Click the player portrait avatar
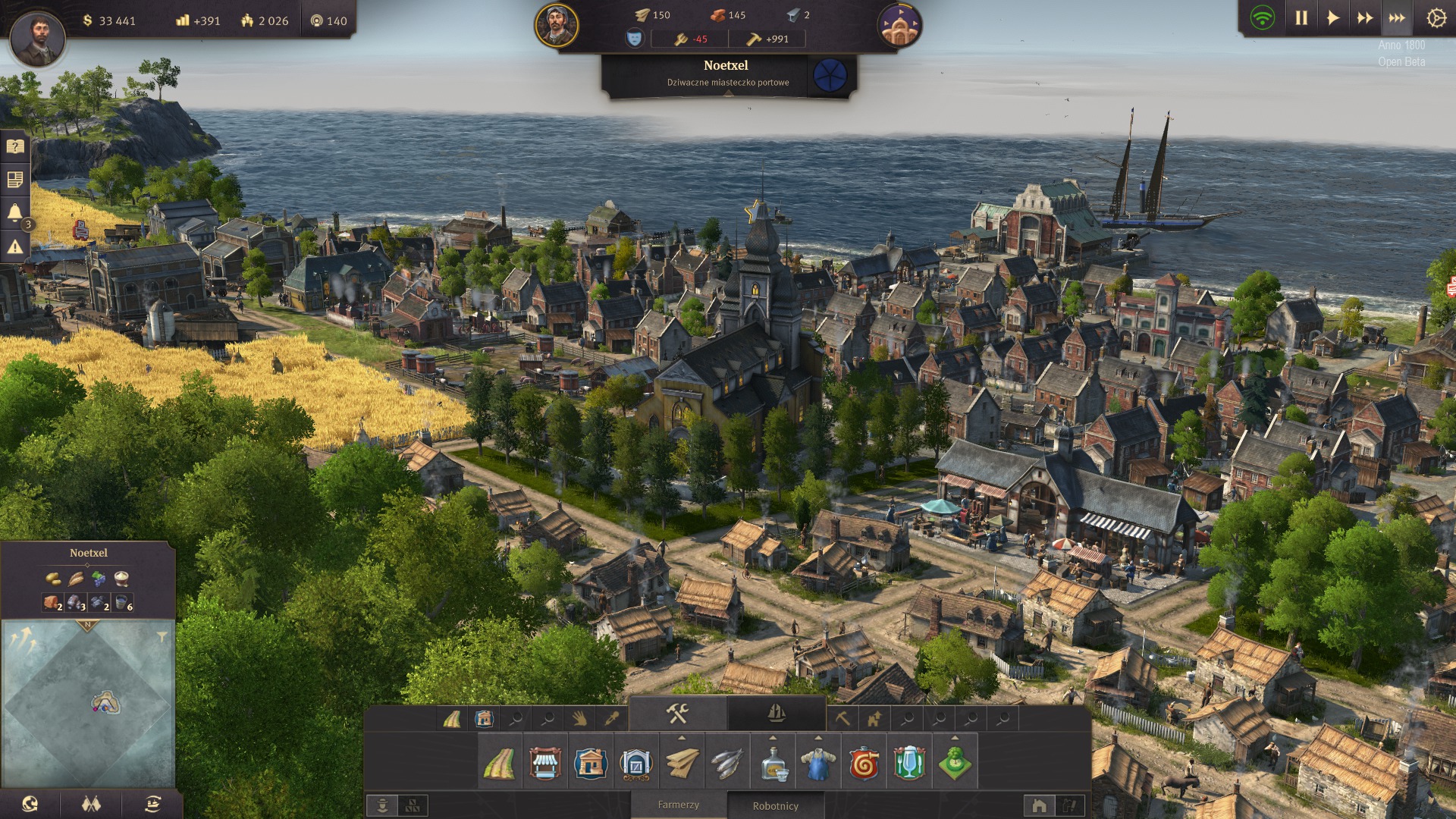 [x=36, y=36]
